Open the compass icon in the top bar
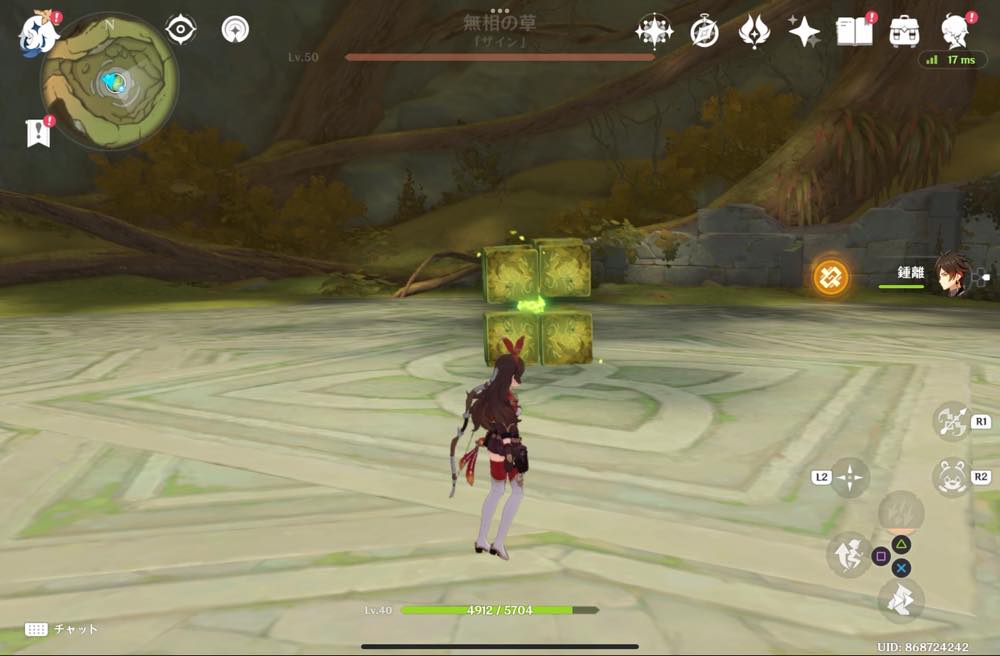This screenshot has height=656, width=1000. click(x=705, y=32)
